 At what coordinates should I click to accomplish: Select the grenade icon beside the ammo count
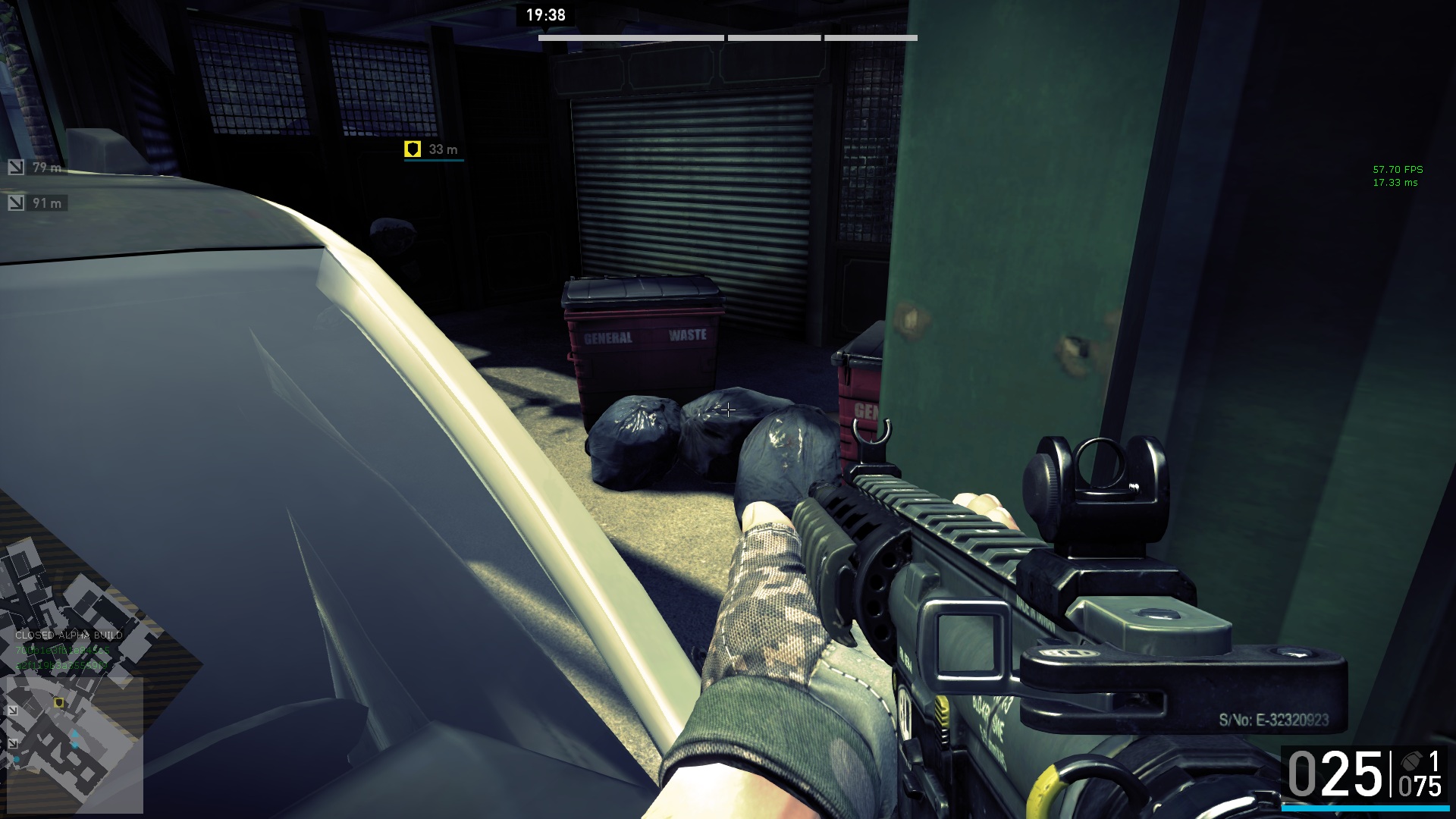click(1410, 761)
